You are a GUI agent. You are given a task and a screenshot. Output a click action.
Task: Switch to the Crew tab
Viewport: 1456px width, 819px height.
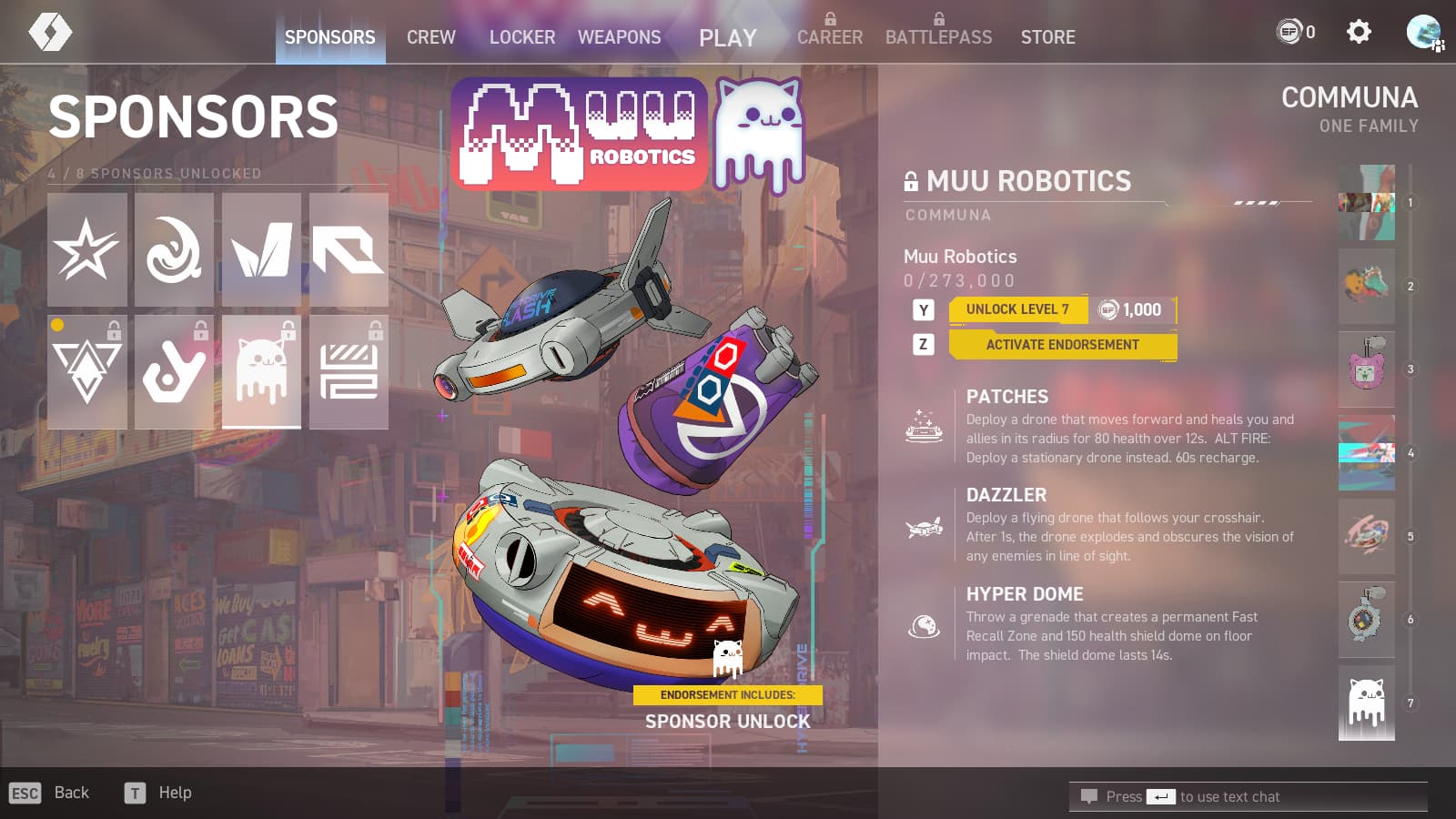pos(430,37)
